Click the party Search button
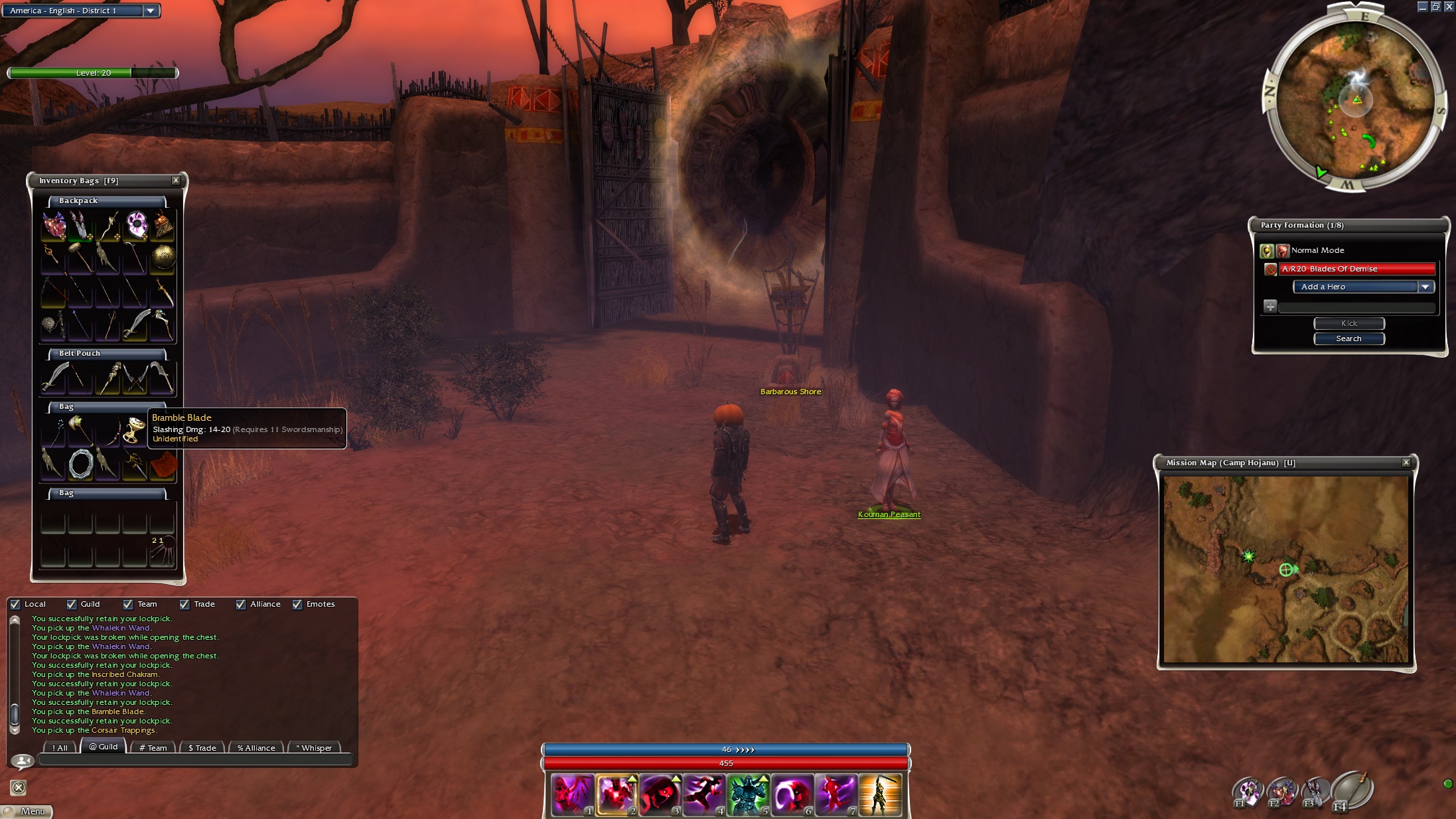Image resolution: width=1456 pixels, height=819 pixels. pyautogui.click(x=1348, y=338)
